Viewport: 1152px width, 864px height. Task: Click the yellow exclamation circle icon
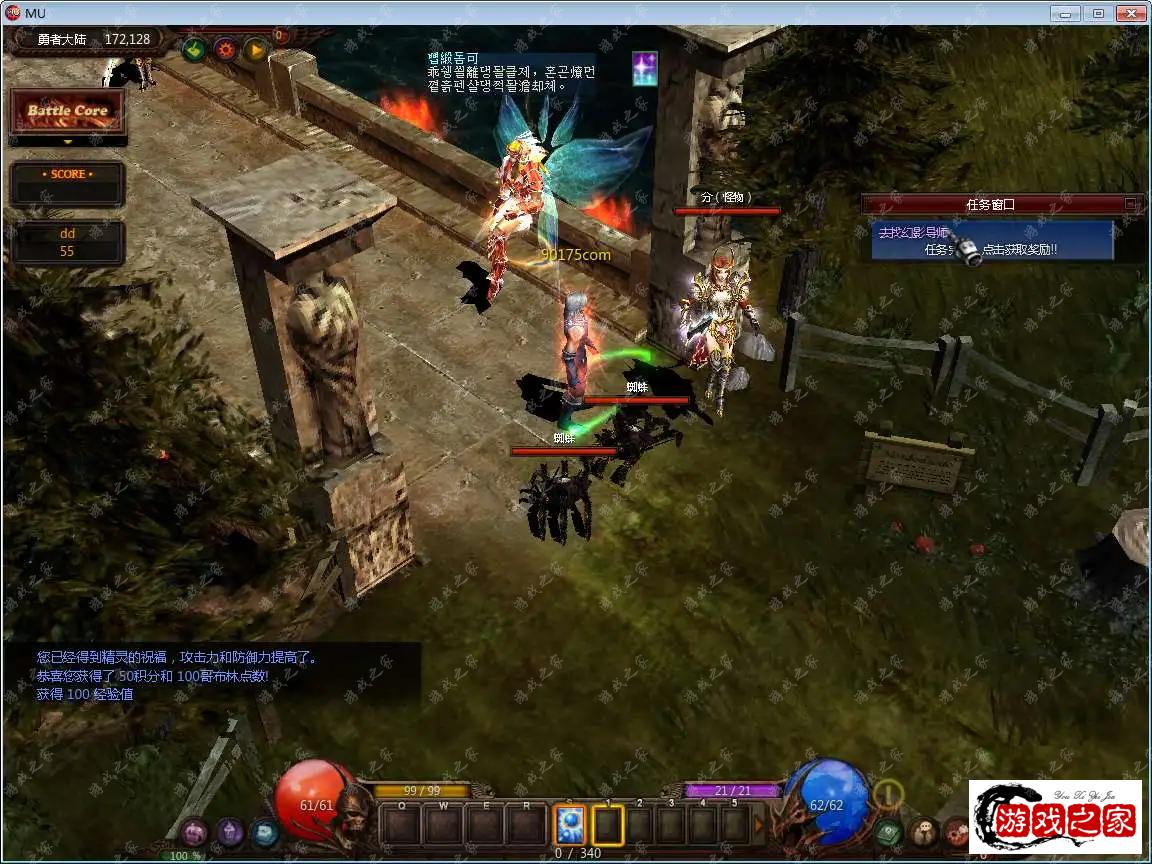[x=887, y=795]
